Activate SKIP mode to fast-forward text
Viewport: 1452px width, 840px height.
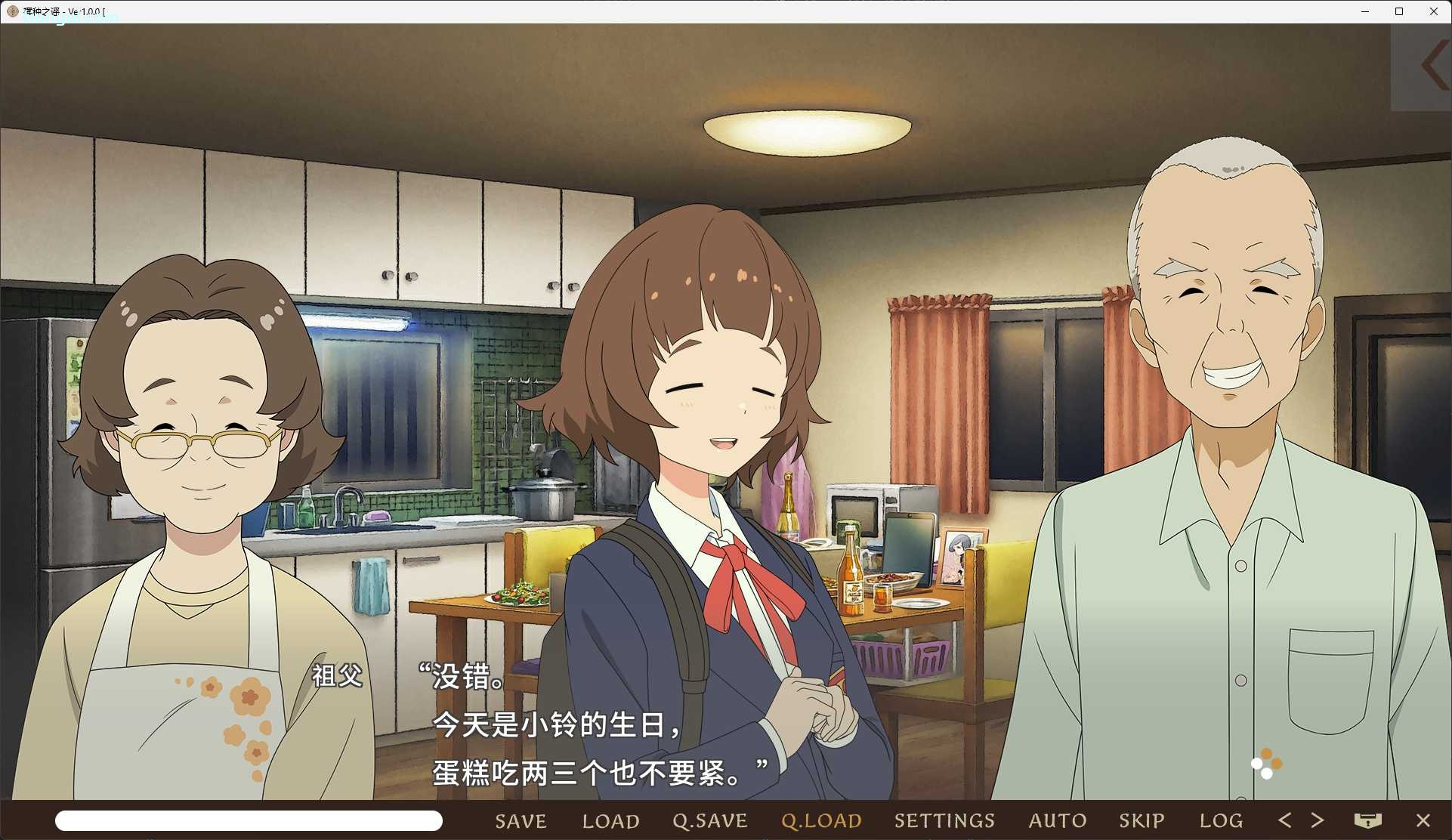point(1142,820)
